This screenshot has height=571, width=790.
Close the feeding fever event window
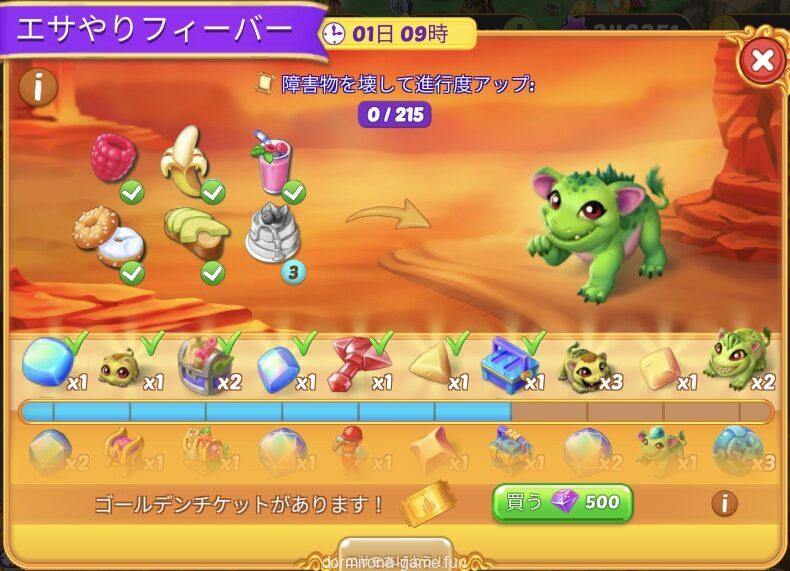coord(762,60)
